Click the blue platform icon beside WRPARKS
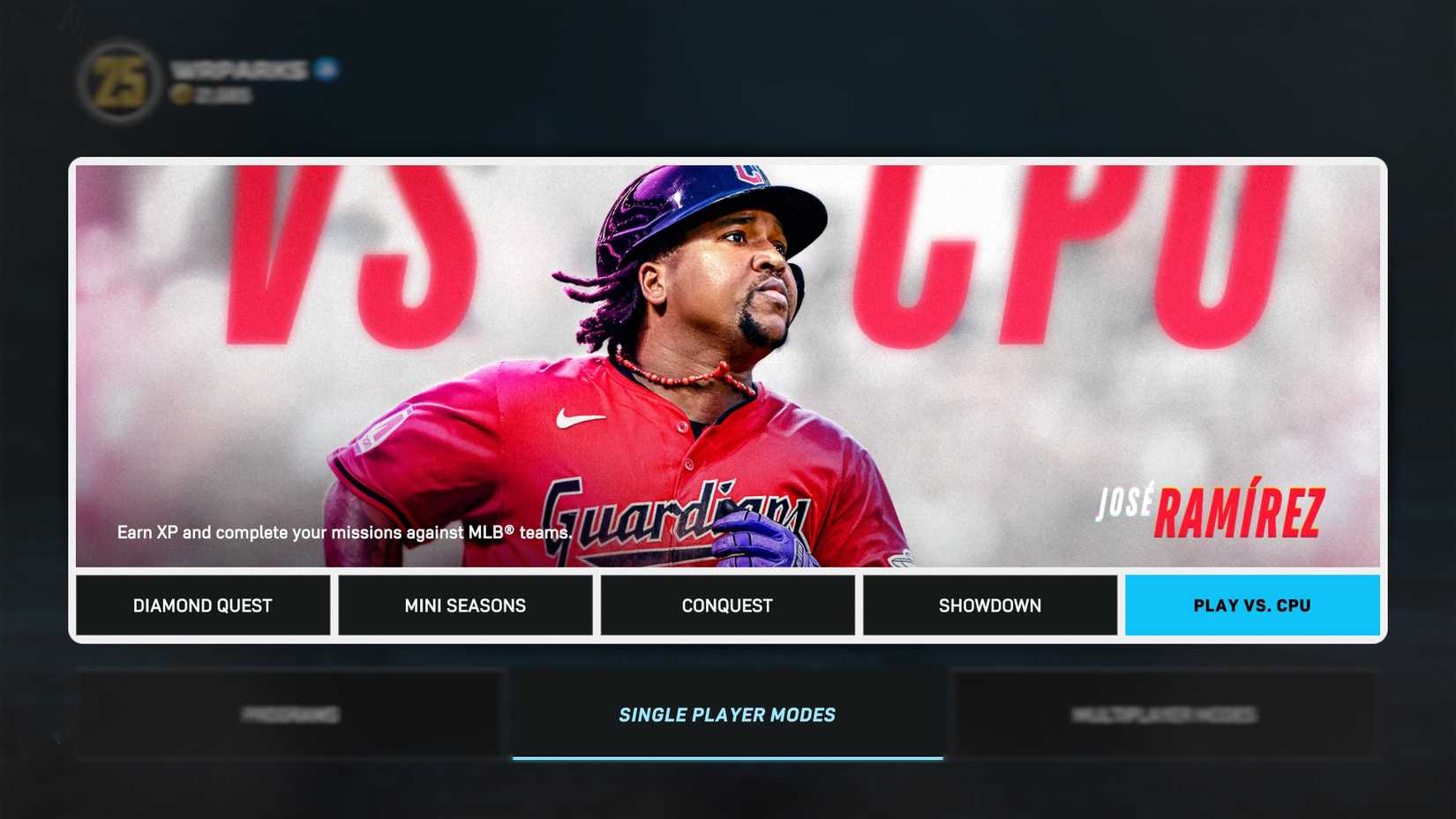This screenshot has width=1456, height=819. 326,69
